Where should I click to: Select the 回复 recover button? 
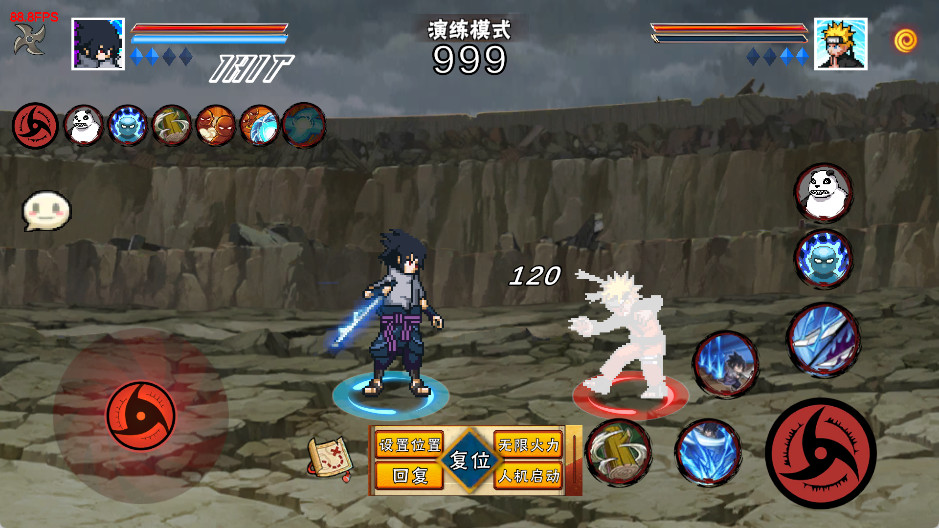[409, 476]
